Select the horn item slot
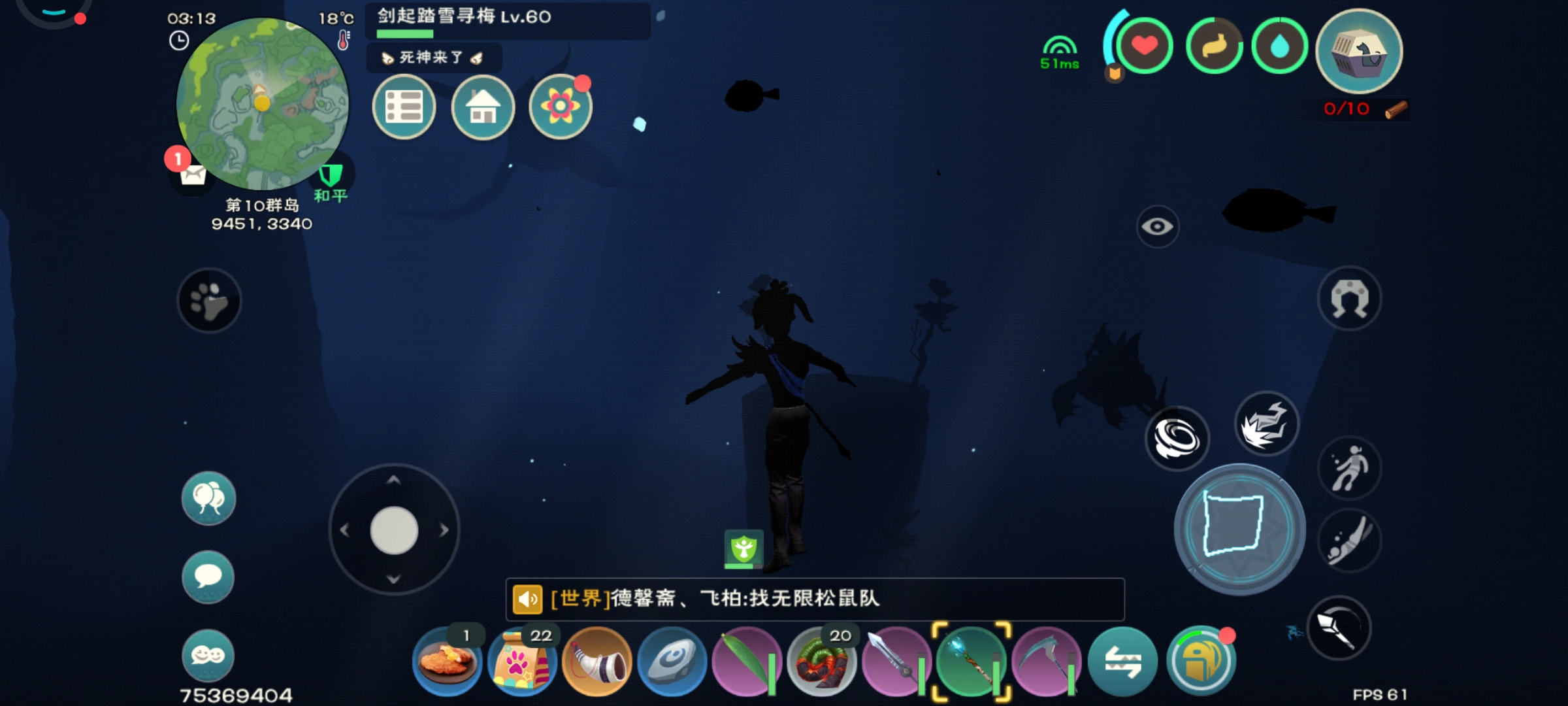This screenshot has height=706, width=1568. click(597, 662)
